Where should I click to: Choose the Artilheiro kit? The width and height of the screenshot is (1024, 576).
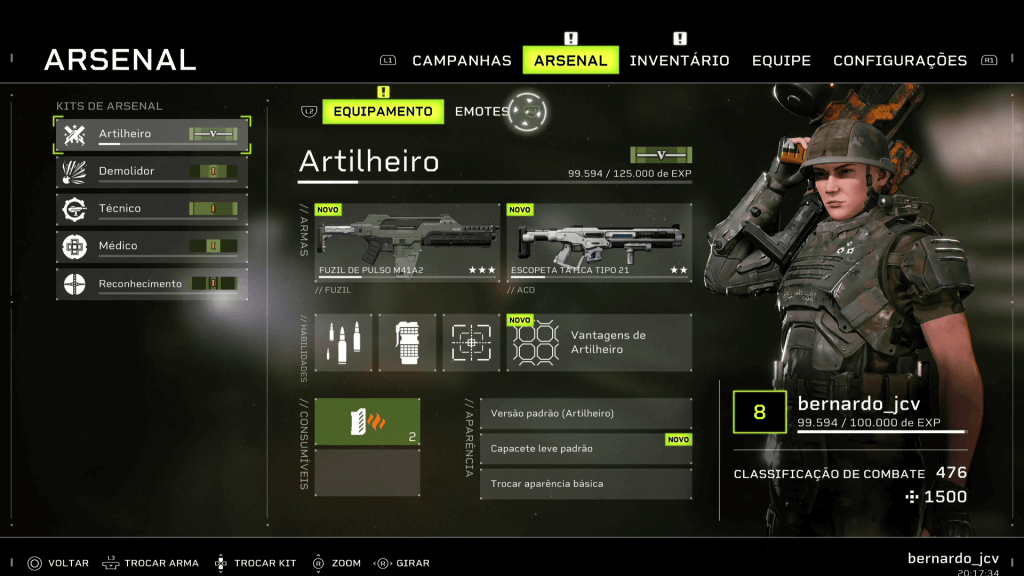click(x=152, y=135)
